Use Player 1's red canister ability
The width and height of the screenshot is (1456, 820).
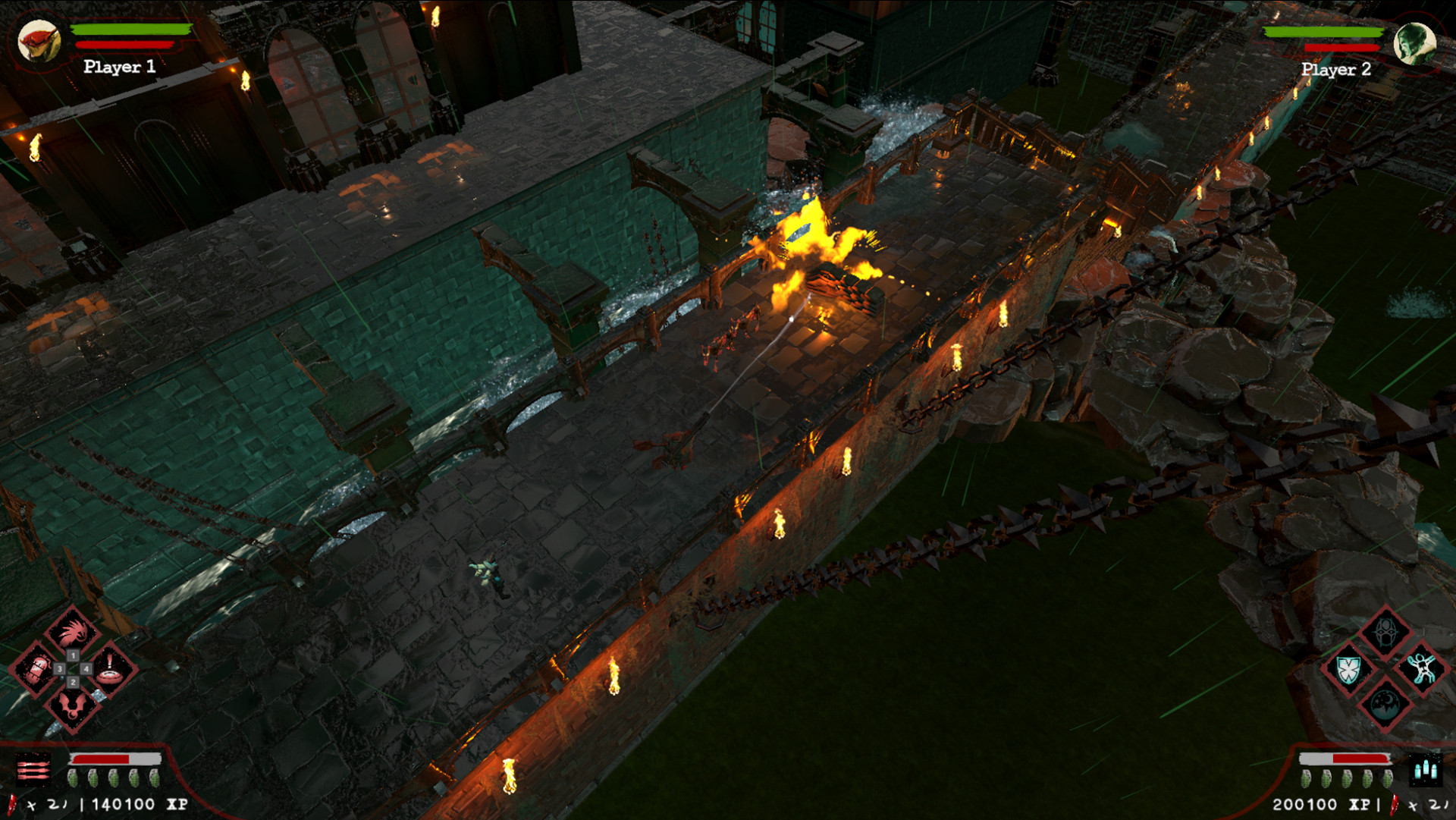[x=36, y=669]
